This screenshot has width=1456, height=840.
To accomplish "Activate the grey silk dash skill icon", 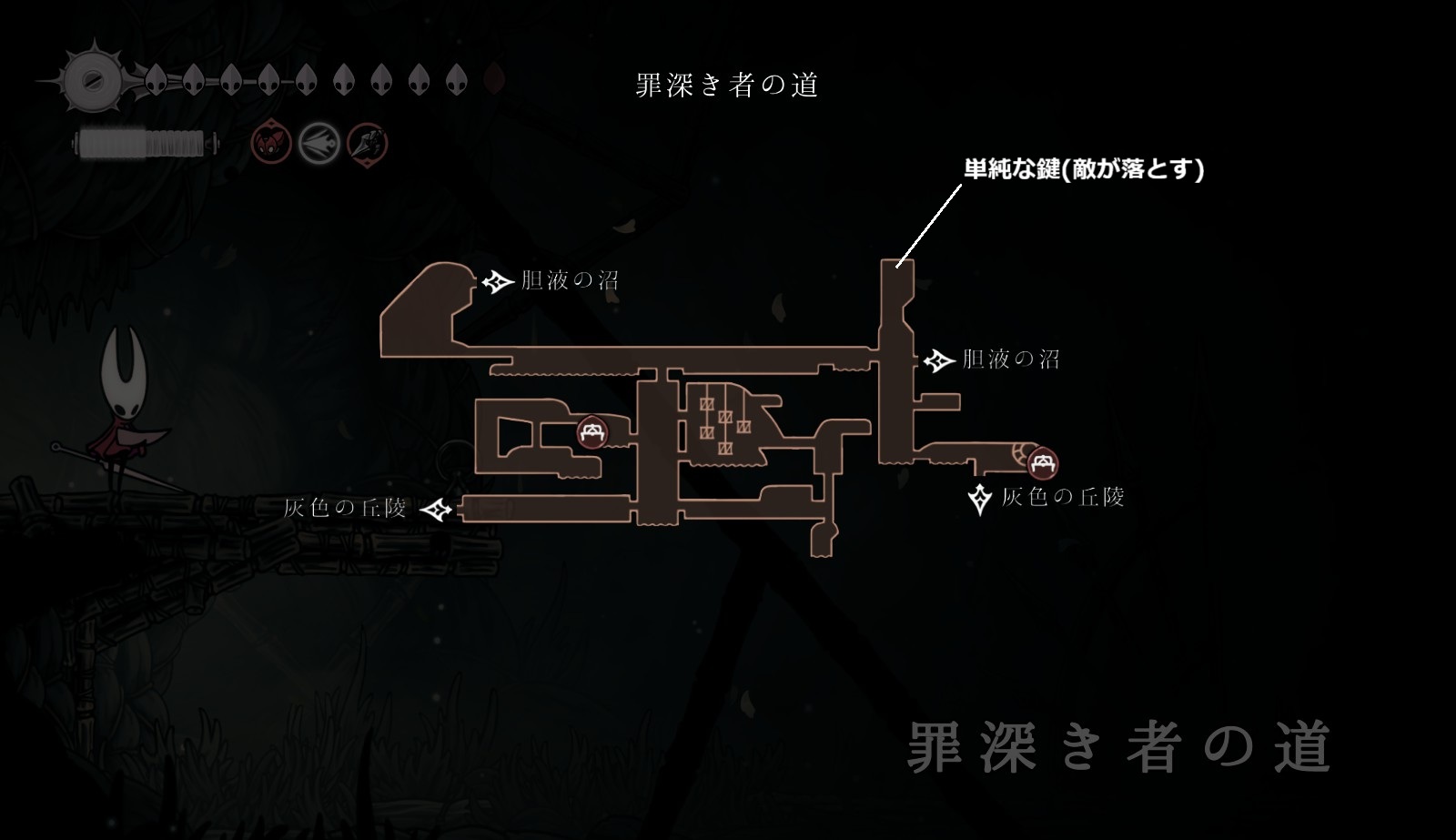I will pyautogui.click(x=320, y=143).
